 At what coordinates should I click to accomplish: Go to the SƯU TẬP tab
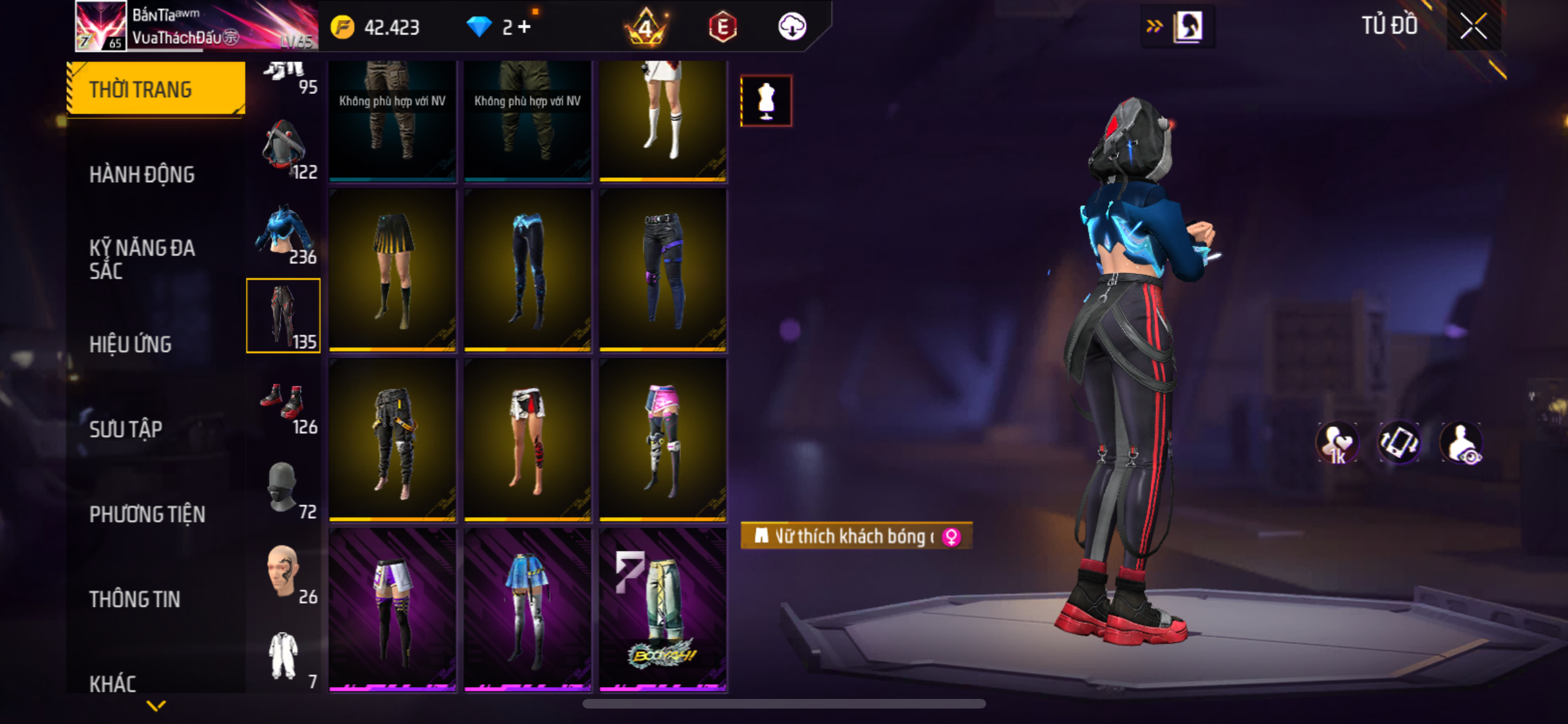tap(126, 429)
